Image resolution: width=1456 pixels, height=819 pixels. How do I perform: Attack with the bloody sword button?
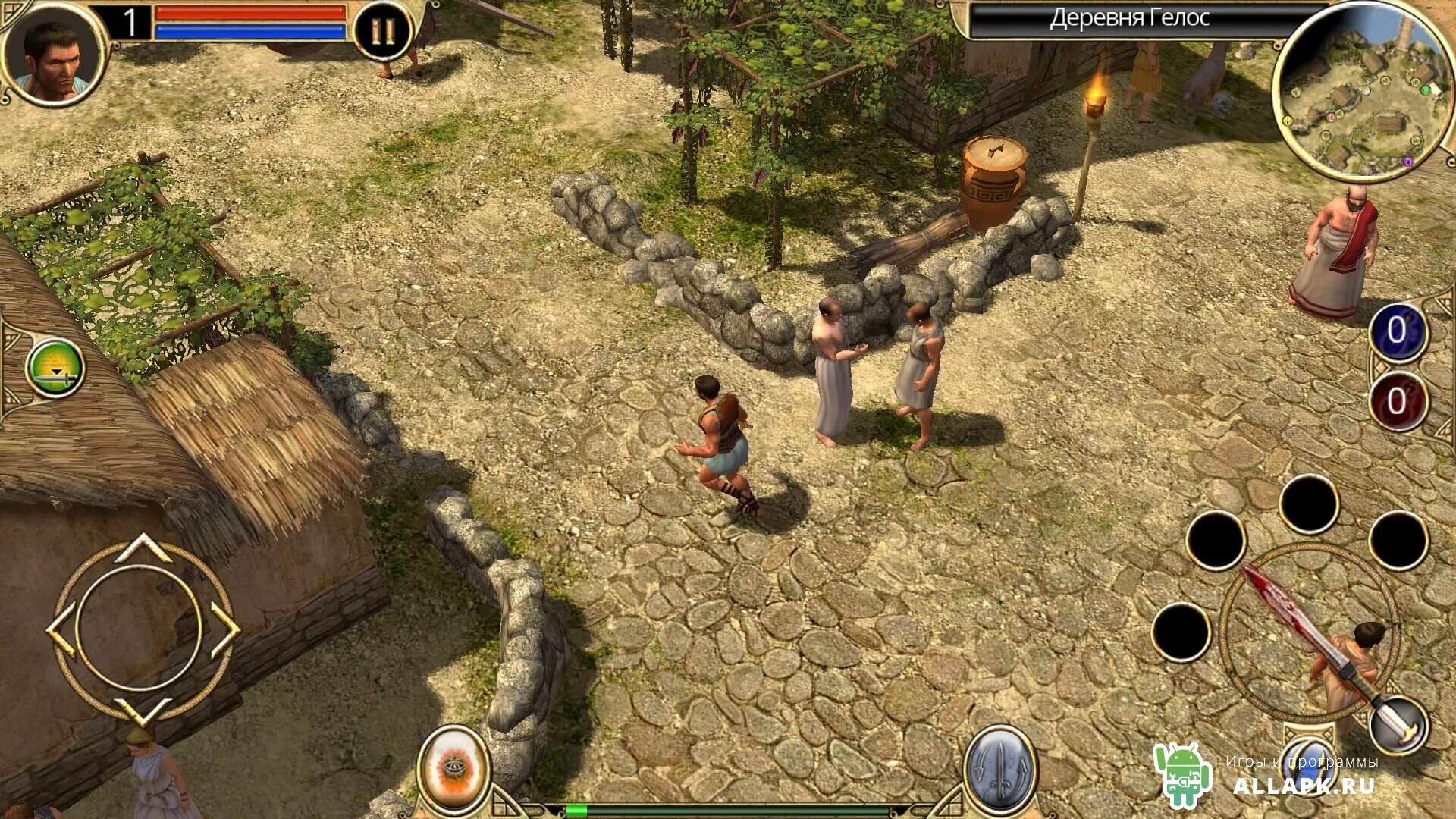click(1308, 633)
